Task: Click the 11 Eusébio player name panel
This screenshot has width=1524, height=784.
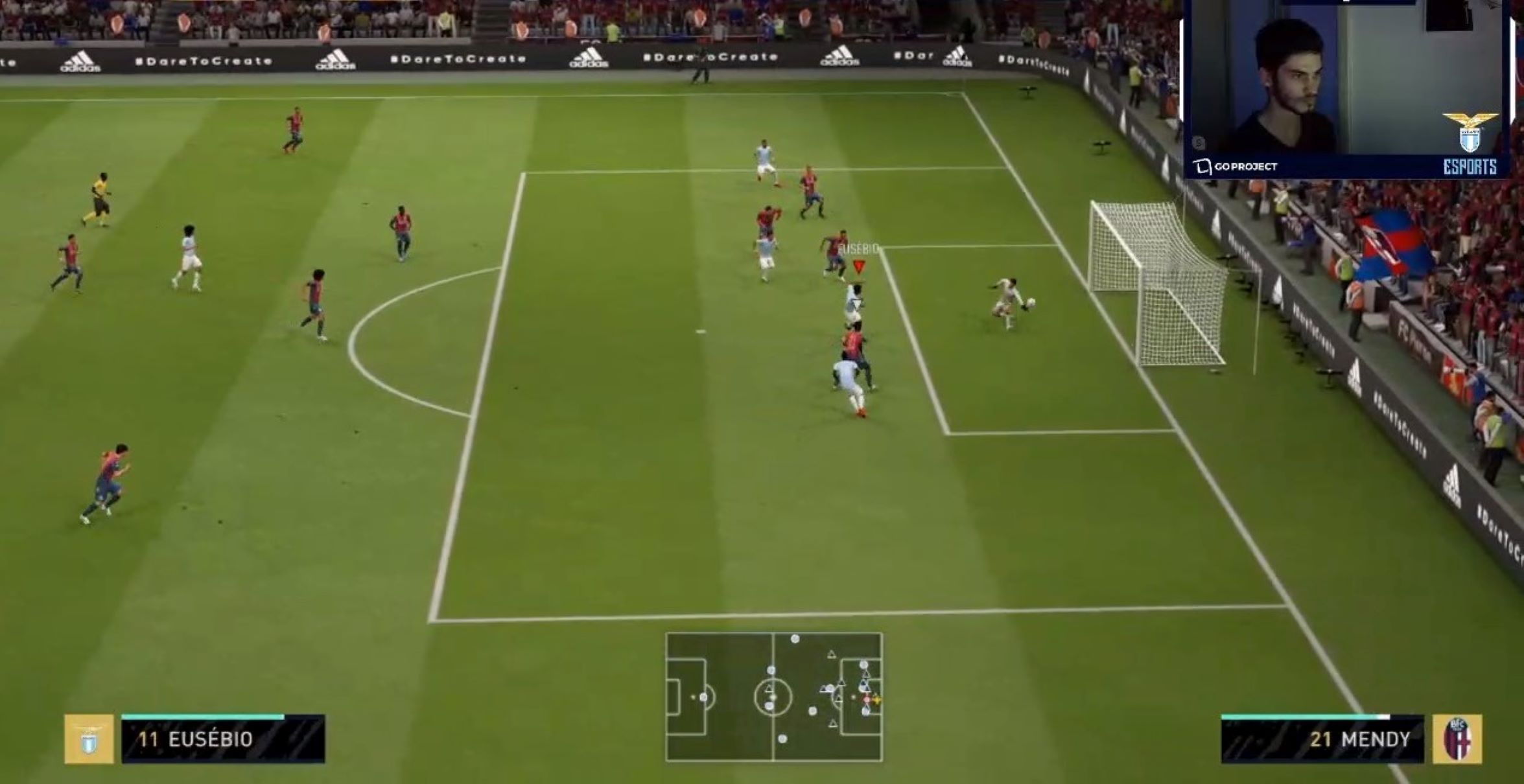Action: 223,739
